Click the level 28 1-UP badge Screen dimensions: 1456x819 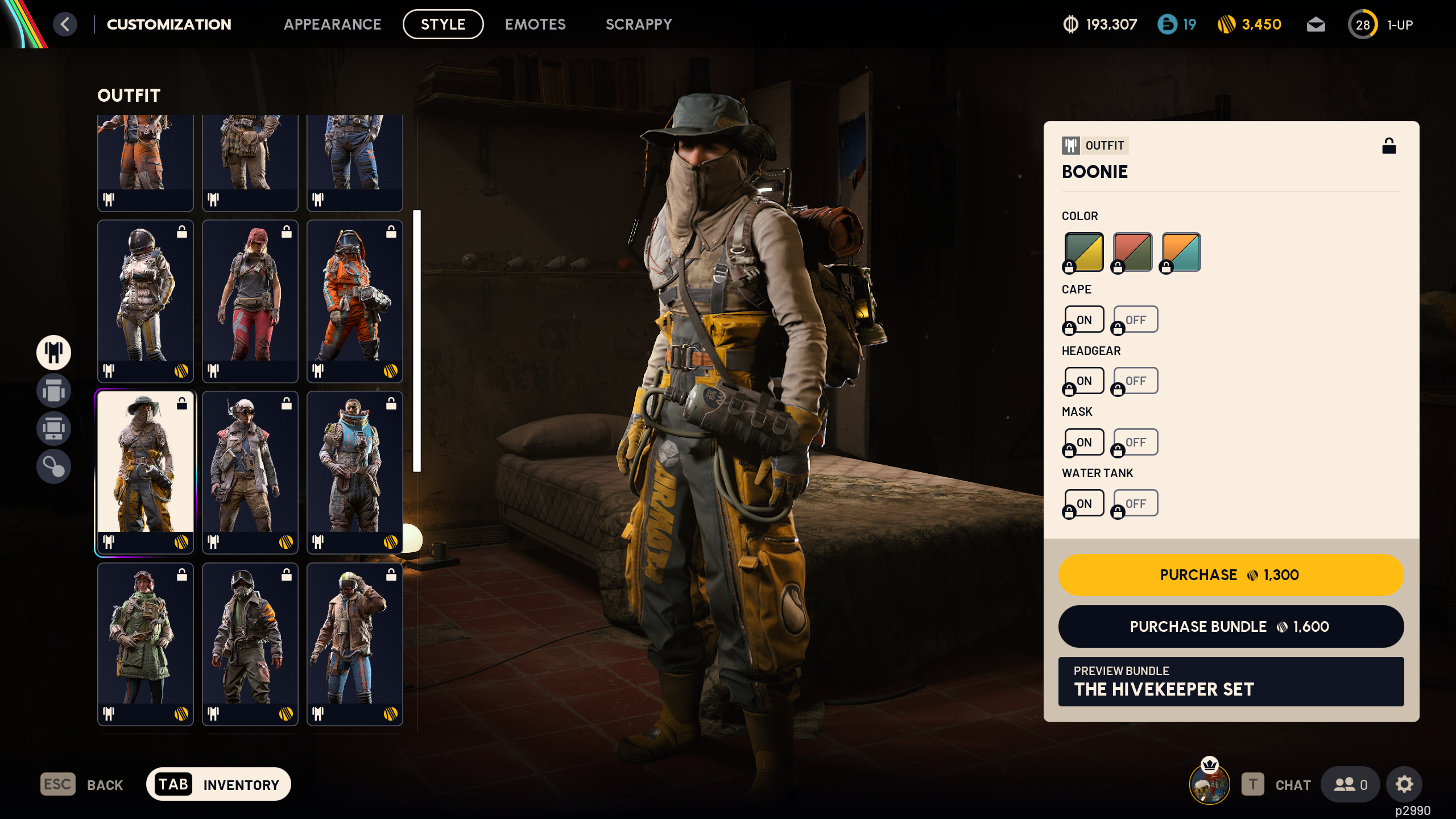coord(1363,24)
